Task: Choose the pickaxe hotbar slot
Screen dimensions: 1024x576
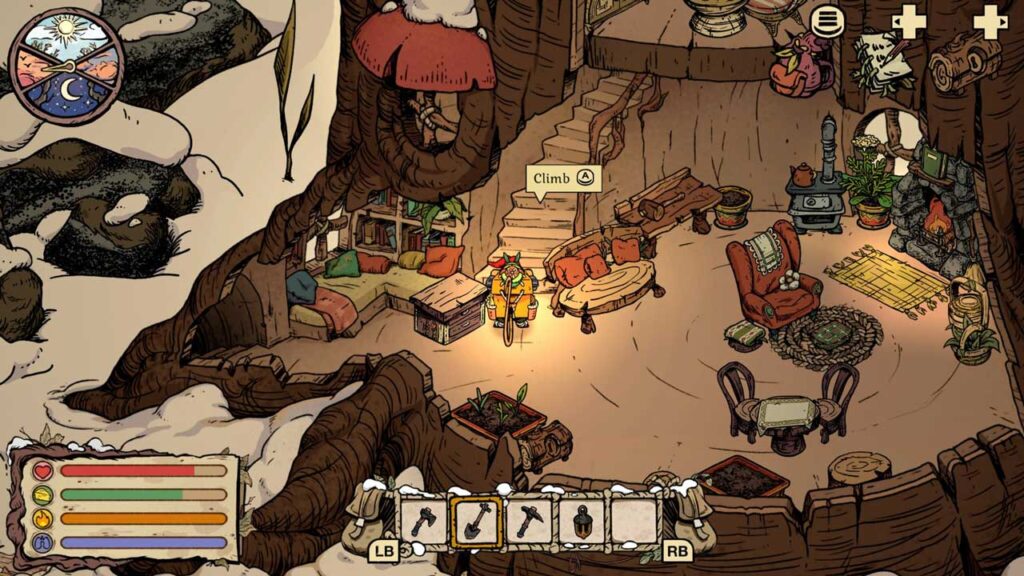Action: click(x=528, y=521)
